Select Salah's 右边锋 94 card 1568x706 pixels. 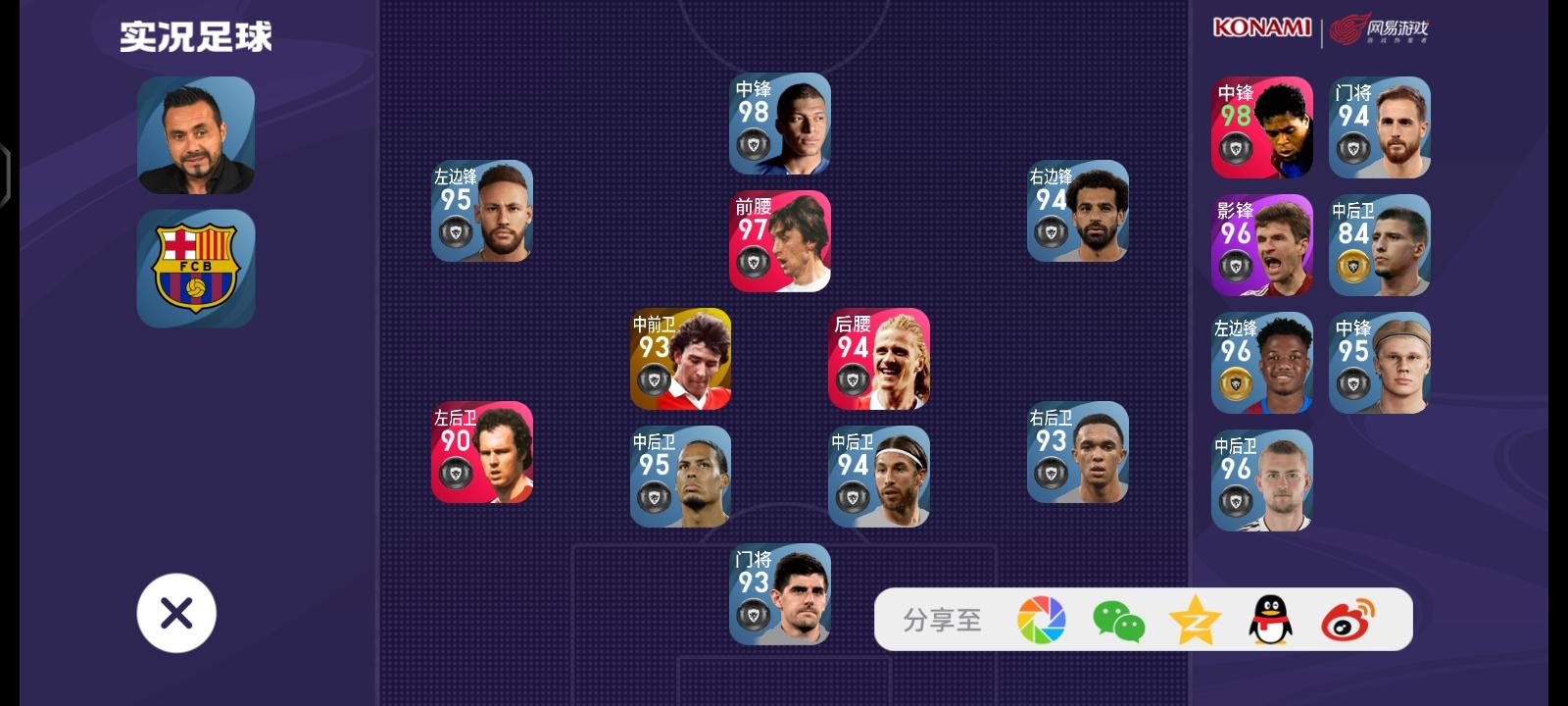tap(1077, 211)
